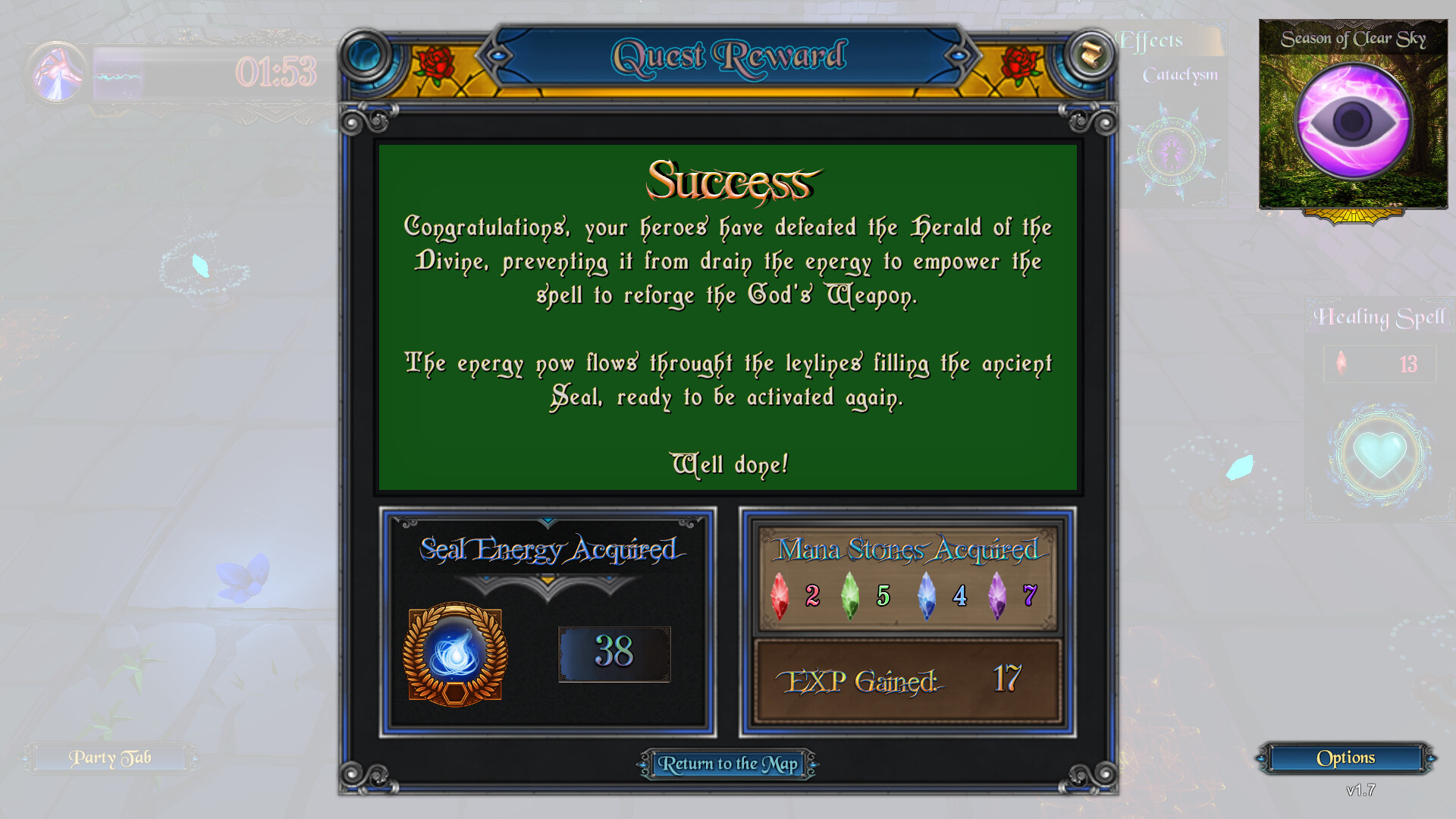Screen dimensions: 1456x819
Task: Click the diamond ornament left of Quest Reward title
Action: pos(497,55)
